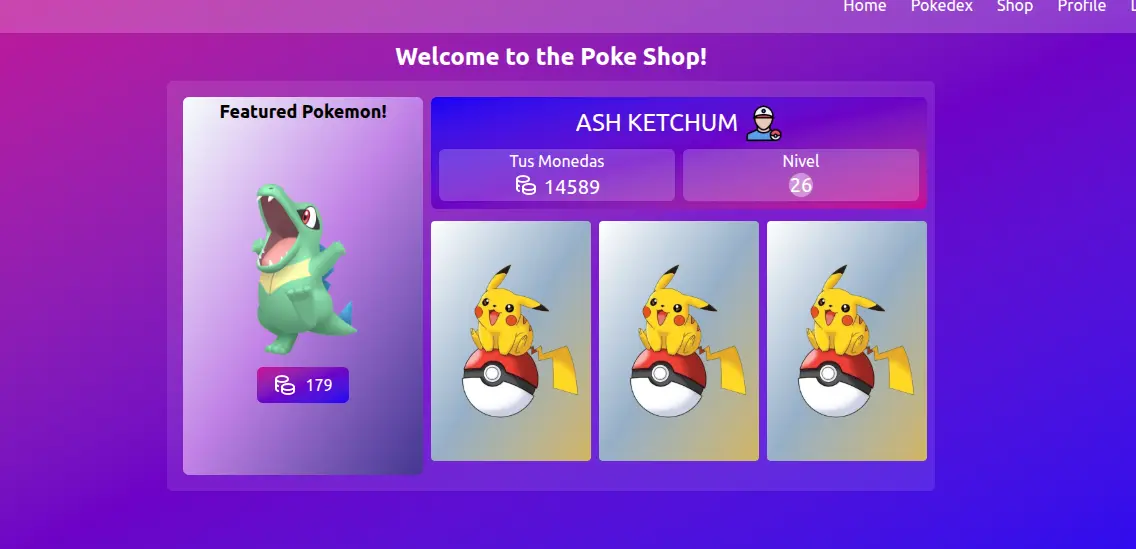Open the Pokedex page
1136x549 pixels.
click(x=941, y=7)
